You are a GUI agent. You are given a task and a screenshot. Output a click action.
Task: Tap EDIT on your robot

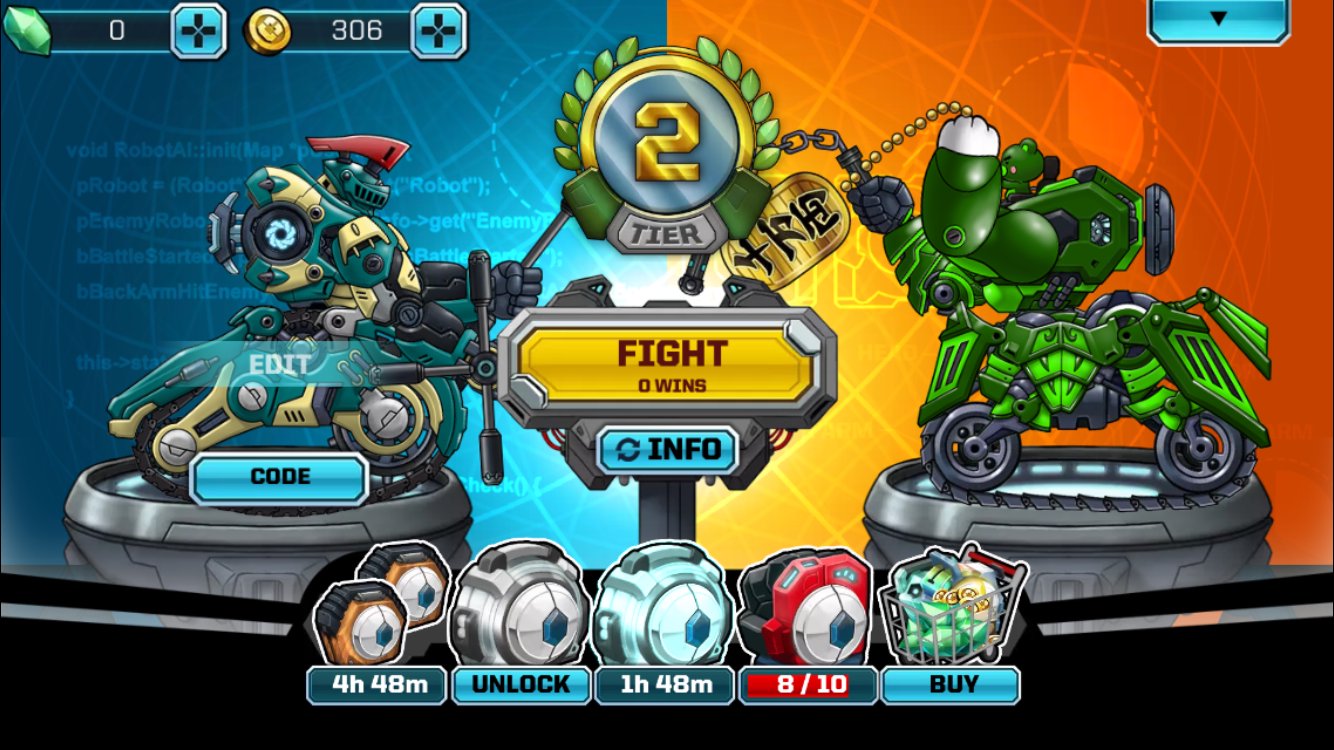click(x=278, y=364)
